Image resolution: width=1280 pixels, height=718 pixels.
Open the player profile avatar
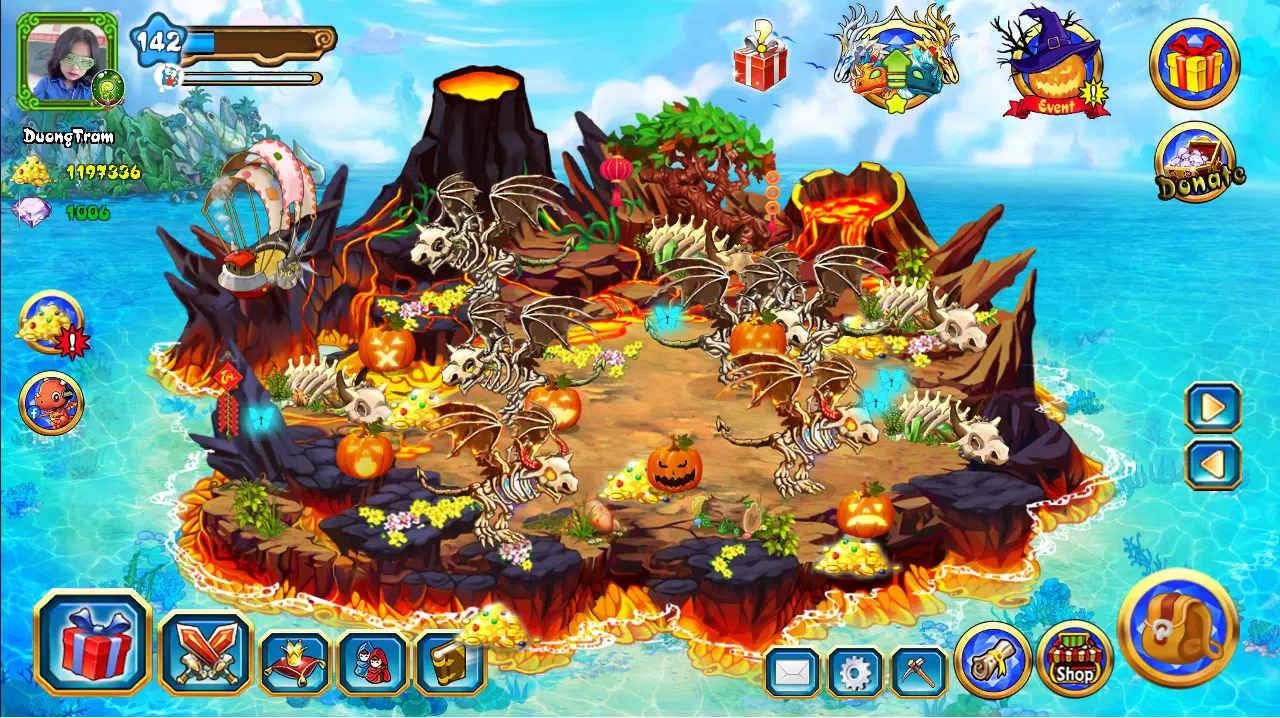coord(67,61)
